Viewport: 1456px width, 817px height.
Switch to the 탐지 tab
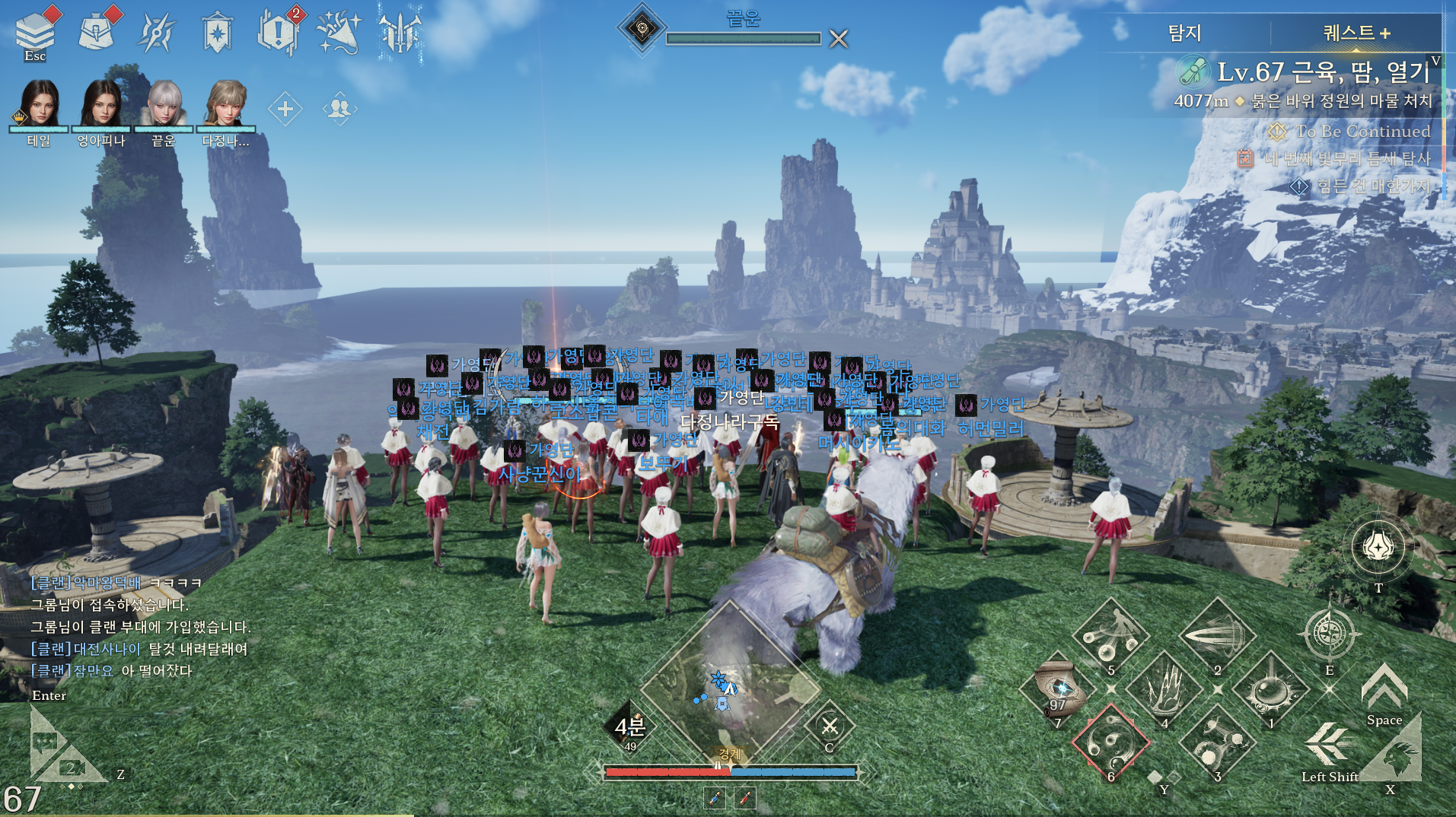click(1184, 33)
